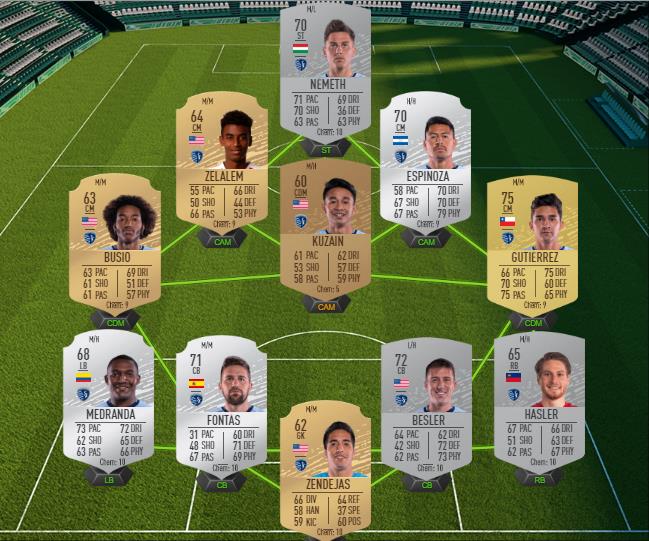Choose the Medranda left back card
Screen dimensions: 649x541
(109, 400)
